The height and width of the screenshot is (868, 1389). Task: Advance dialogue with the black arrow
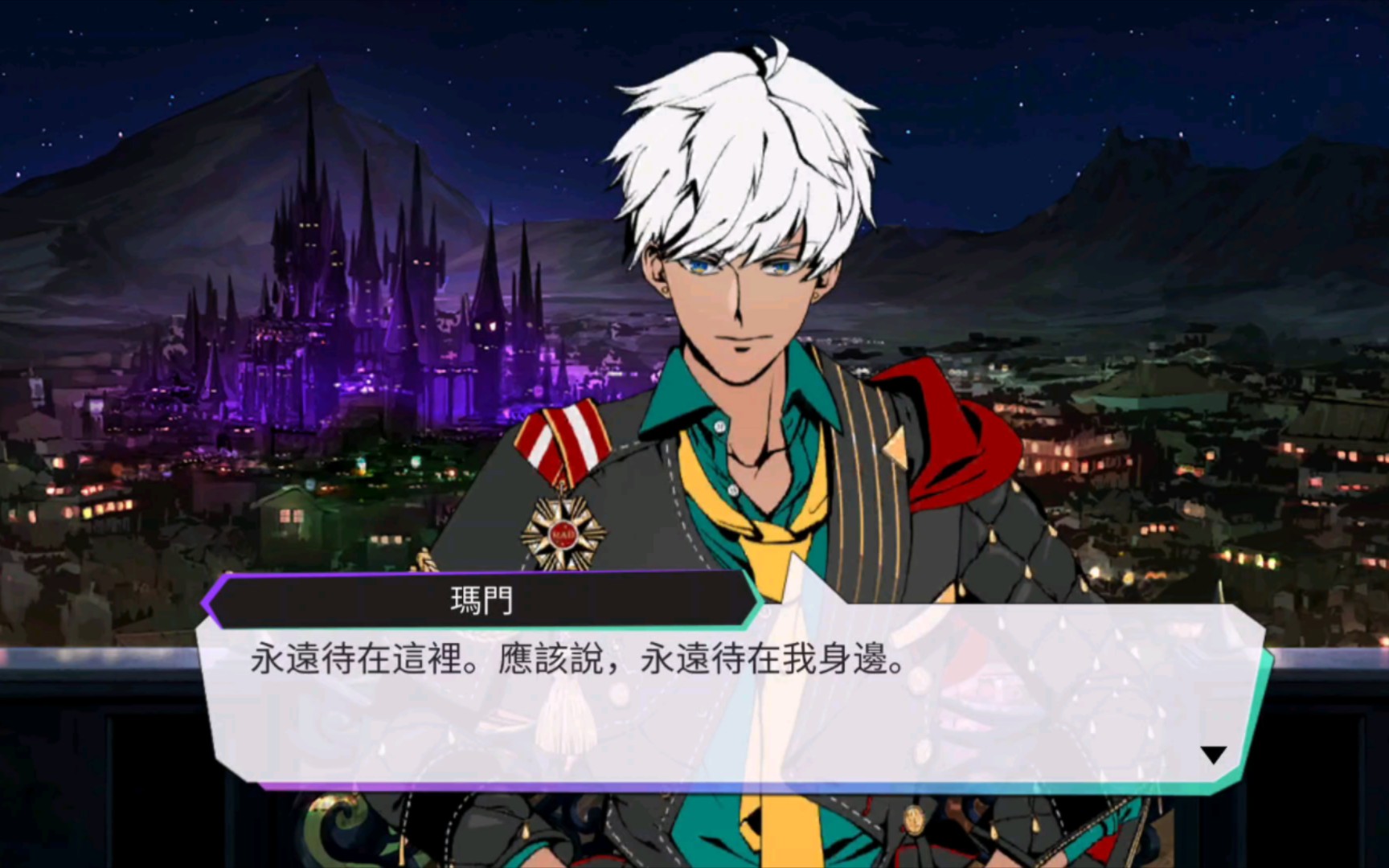(x=1213, y=755)
